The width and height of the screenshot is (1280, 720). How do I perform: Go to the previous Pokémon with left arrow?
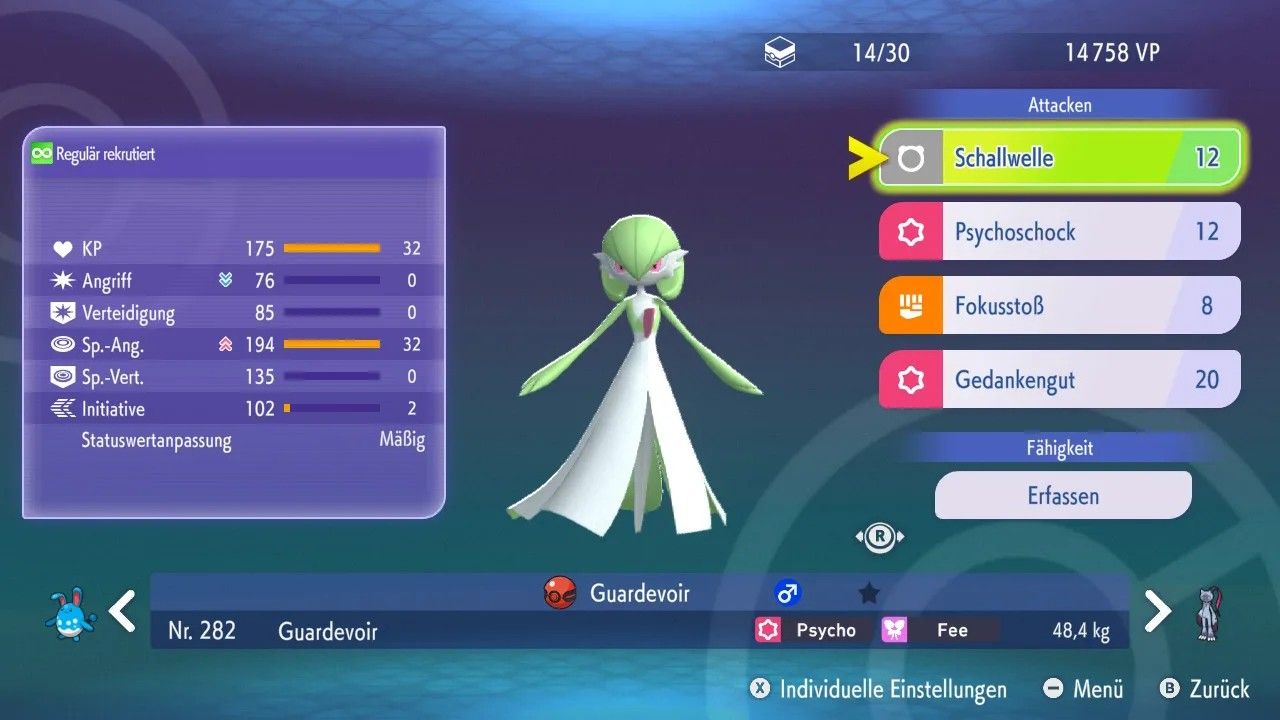(122, 610)
